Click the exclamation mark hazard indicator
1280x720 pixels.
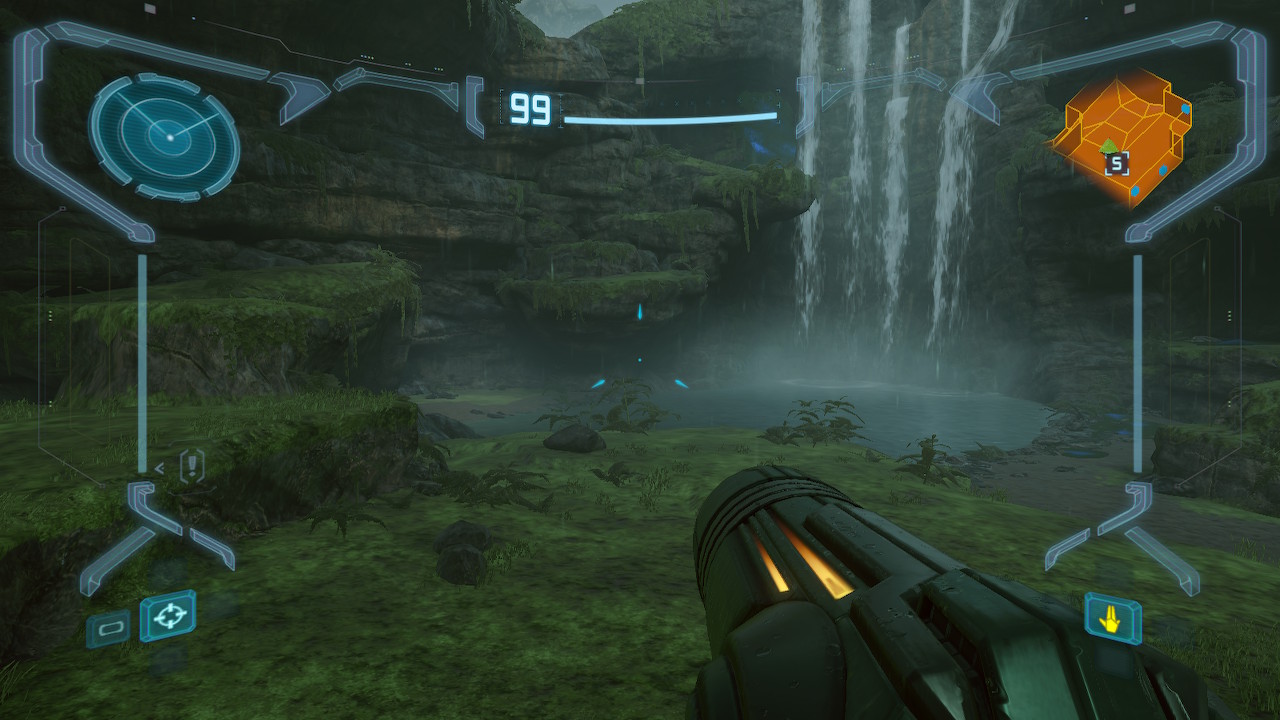point(191,465)
